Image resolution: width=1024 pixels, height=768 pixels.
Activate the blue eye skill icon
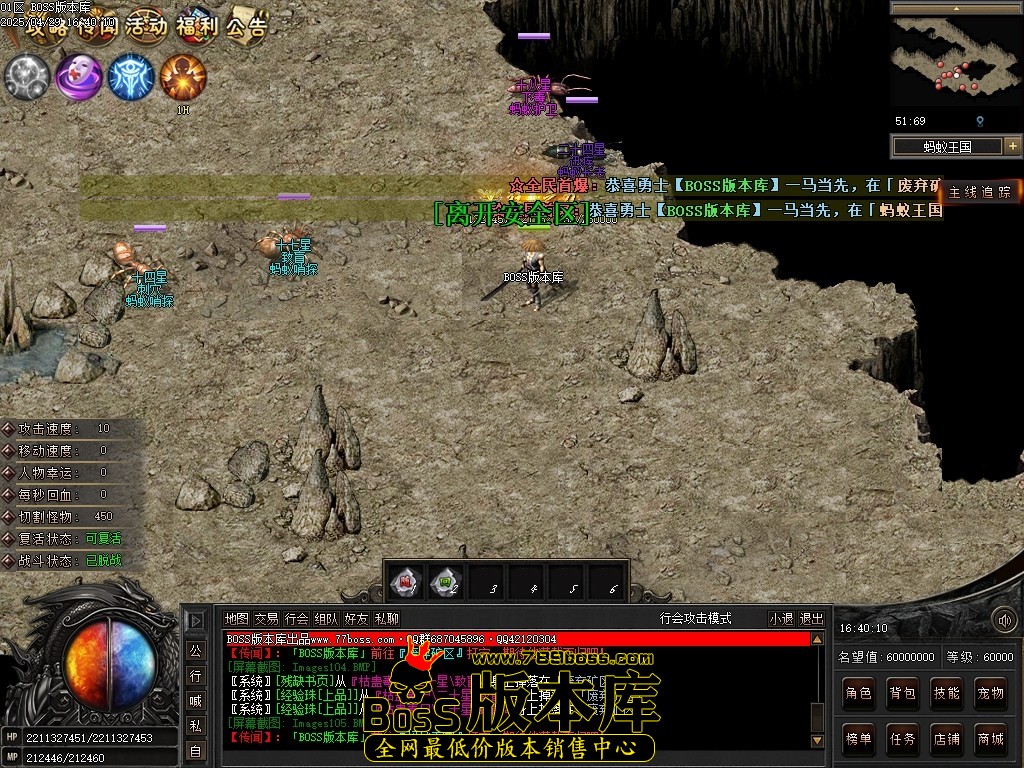pos(131,77)
